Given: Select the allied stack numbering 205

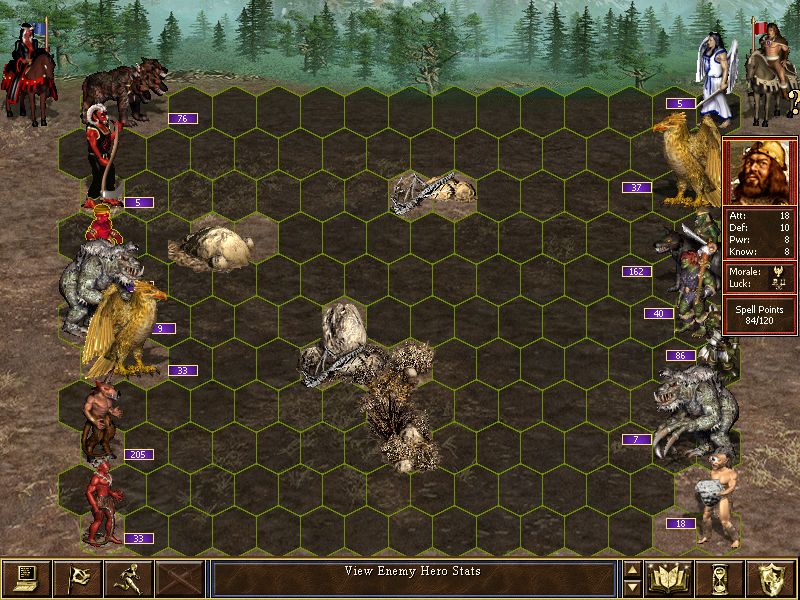Looking at the screenshot, I should click(102, 418).
